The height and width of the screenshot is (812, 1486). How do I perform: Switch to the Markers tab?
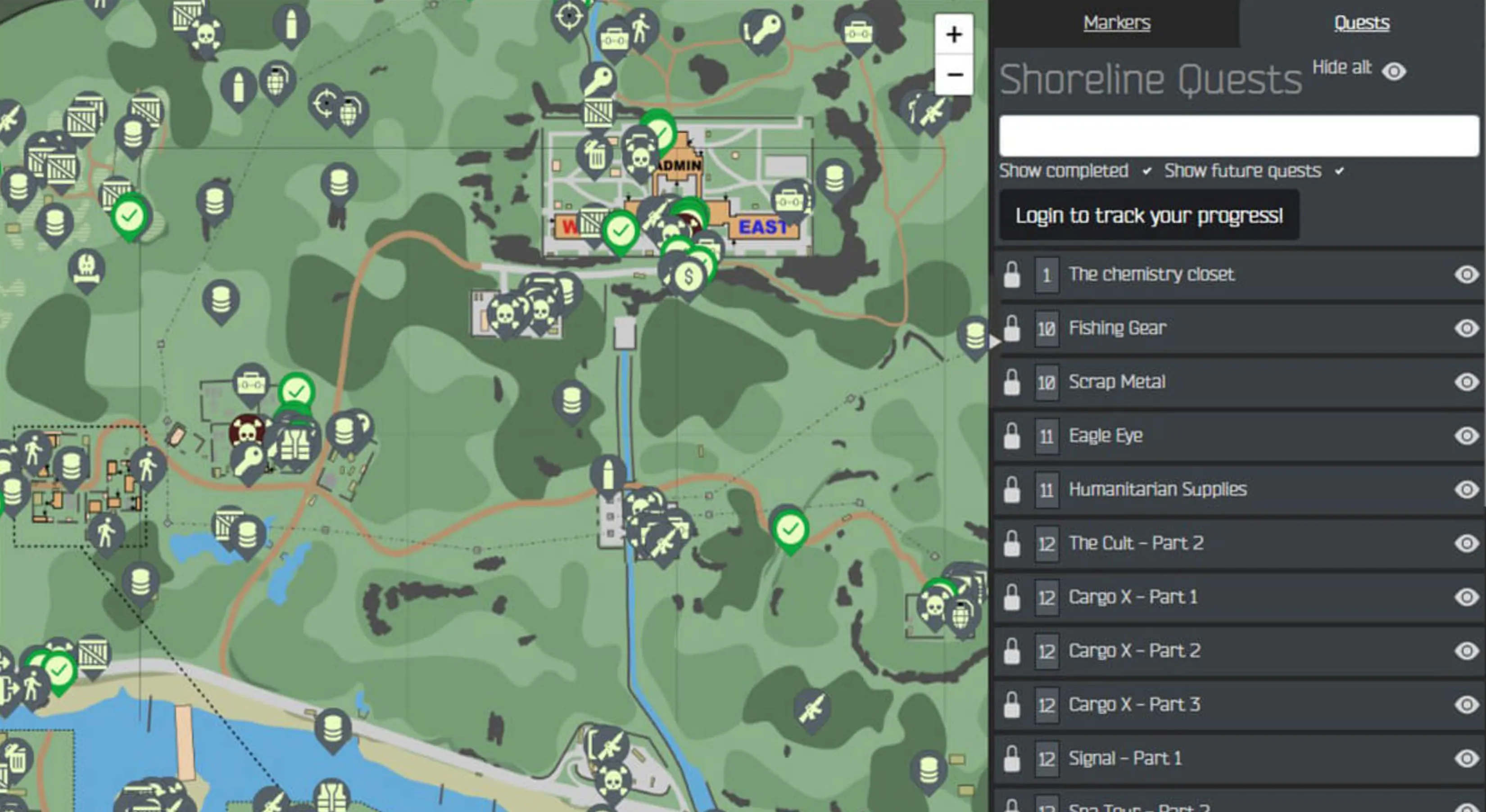tap(1117, 22)
